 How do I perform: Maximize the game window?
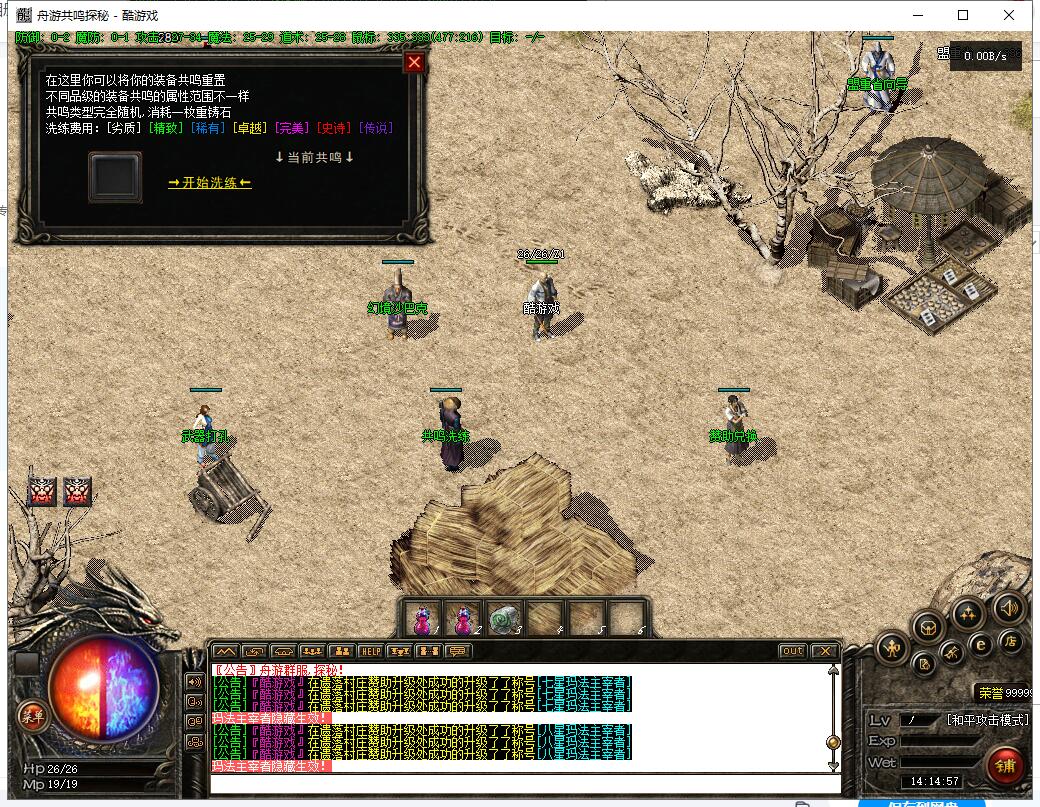tap(963, 15)
